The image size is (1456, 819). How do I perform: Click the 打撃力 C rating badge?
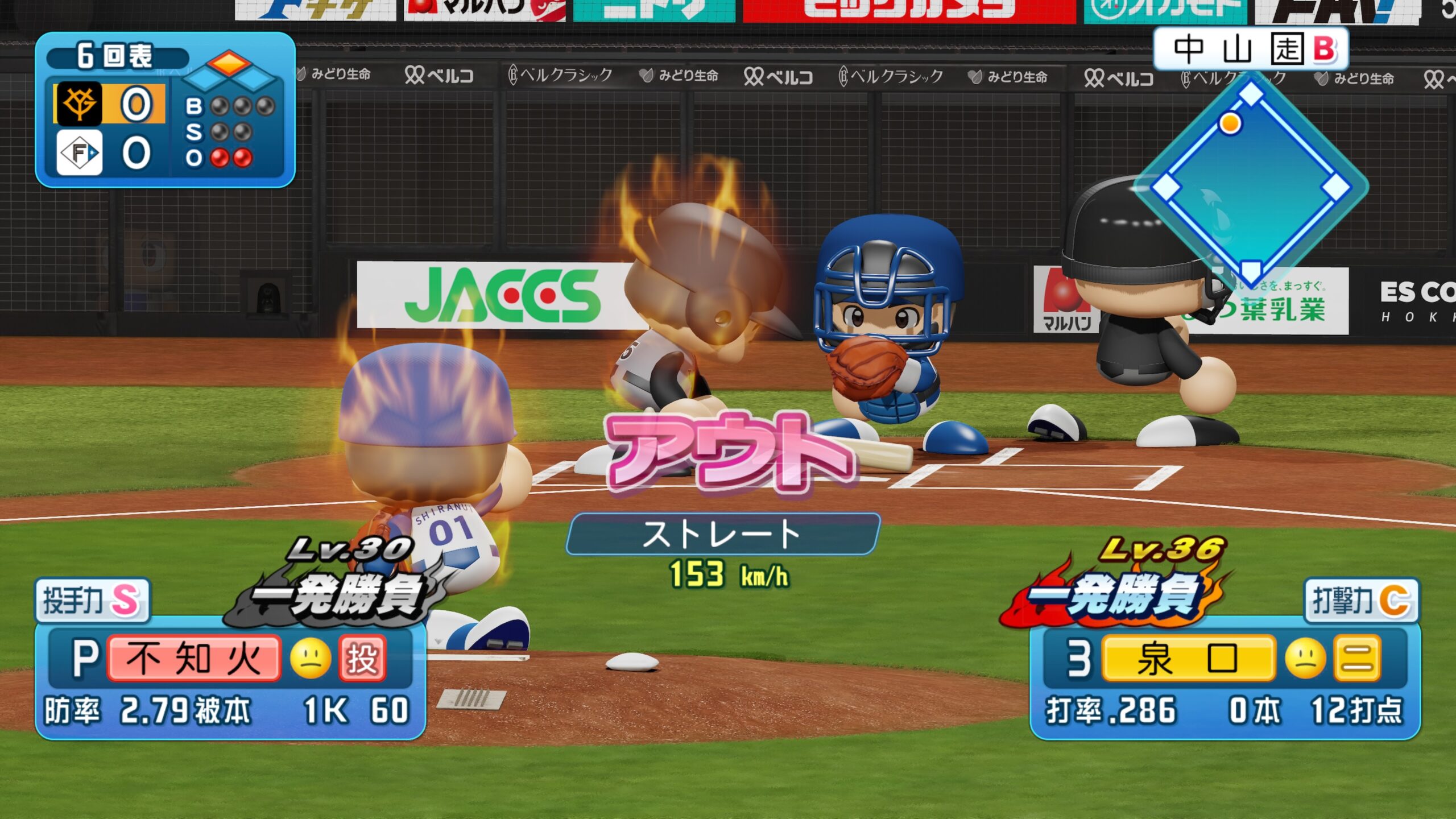pos(1361,599)
